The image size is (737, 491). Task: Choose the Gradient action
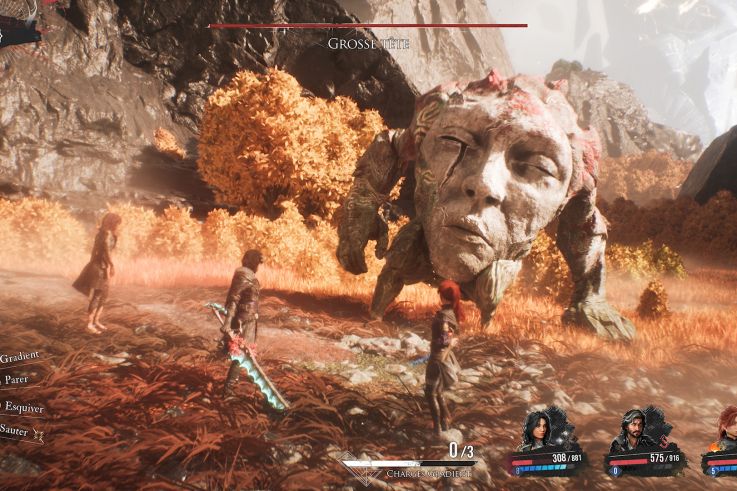tap(20, 355)
